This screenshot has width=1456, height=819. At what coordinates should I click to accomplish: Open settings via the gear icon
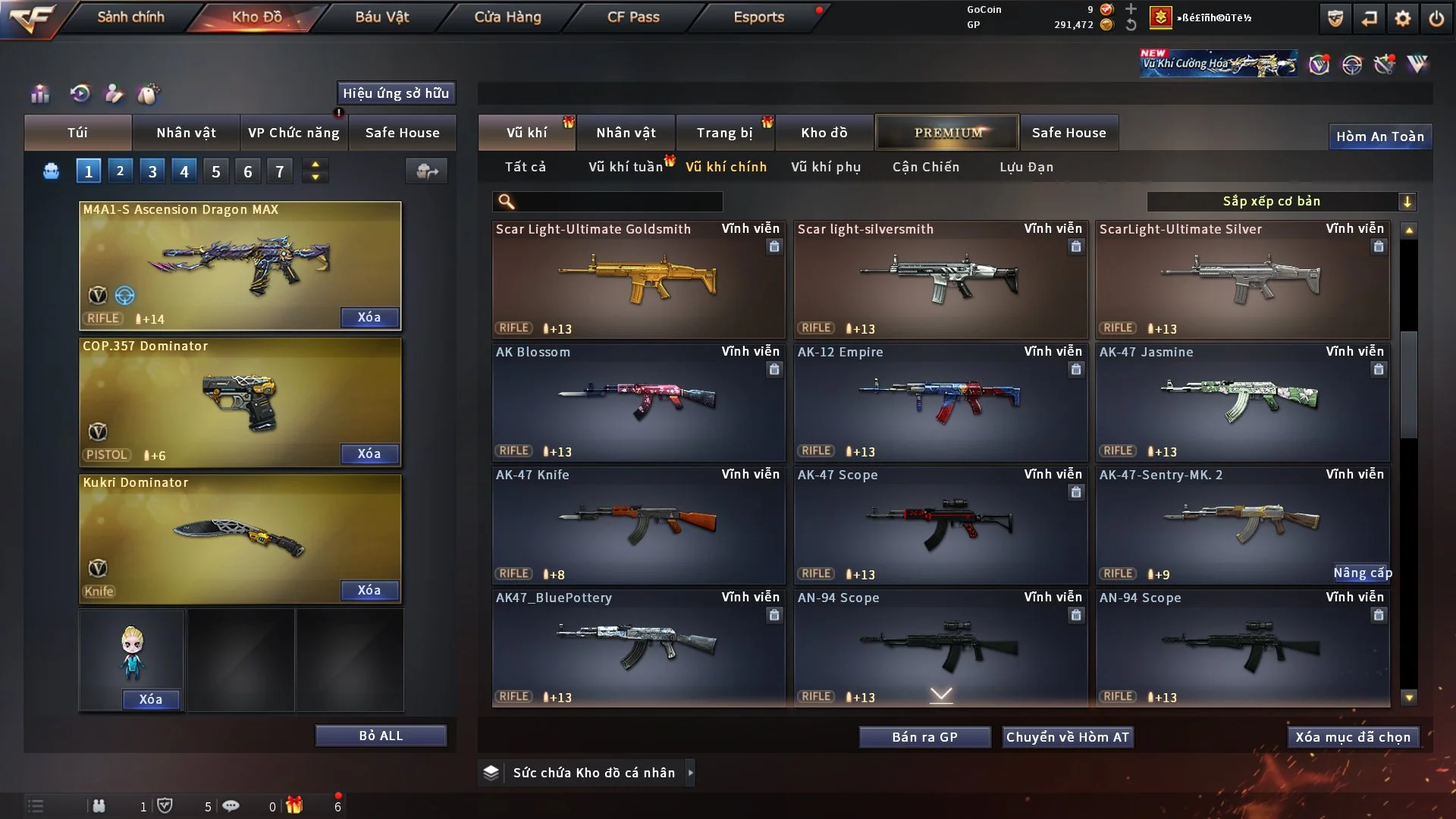1402,18
